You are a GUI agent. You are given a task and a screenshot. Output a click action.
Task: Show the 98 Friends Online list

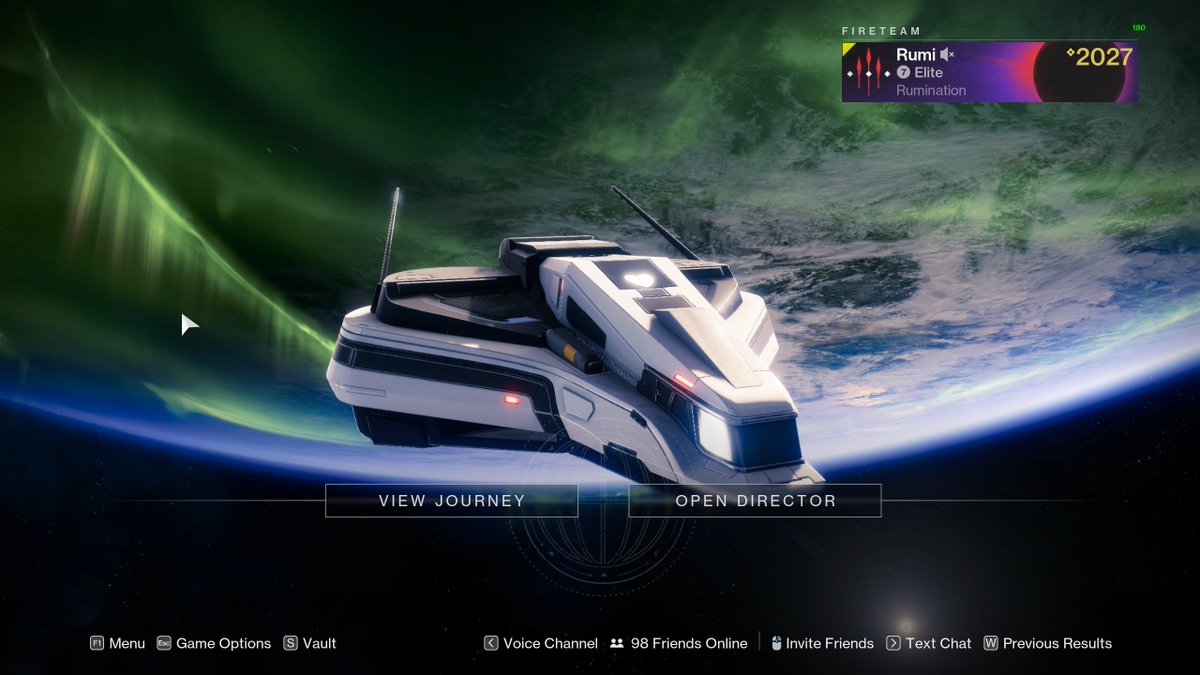pyautogui.click(x=679, y=644)
